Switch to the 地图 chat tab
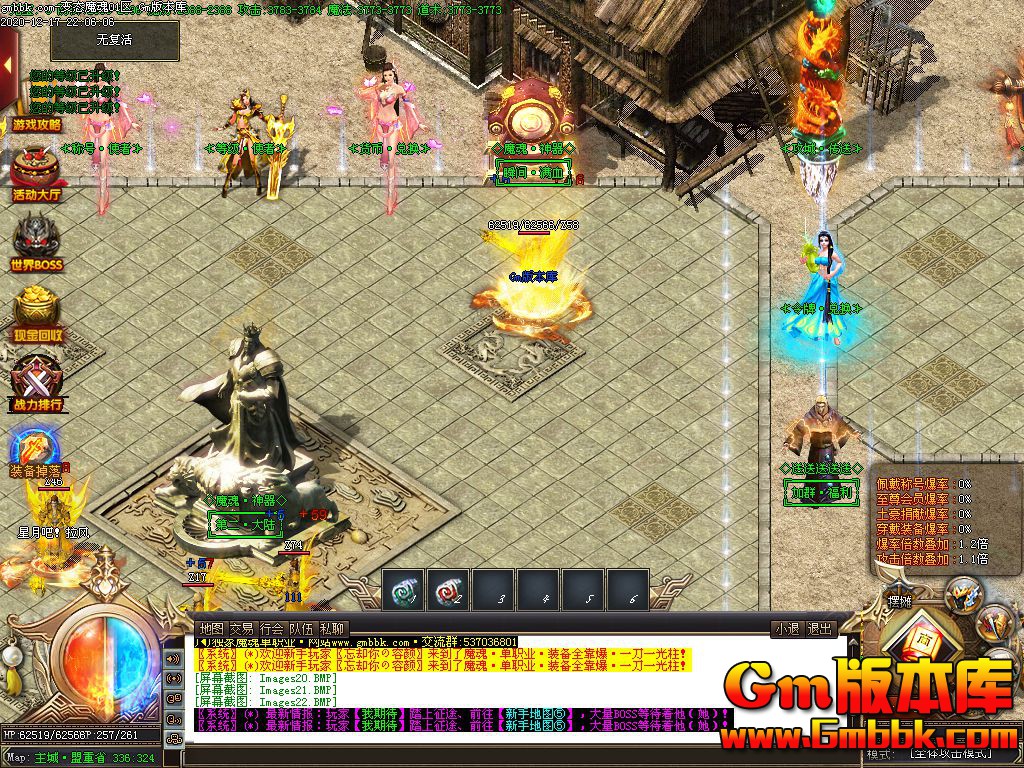The width and height of the screenshot is (1024, 768). (x=211, y=628)
